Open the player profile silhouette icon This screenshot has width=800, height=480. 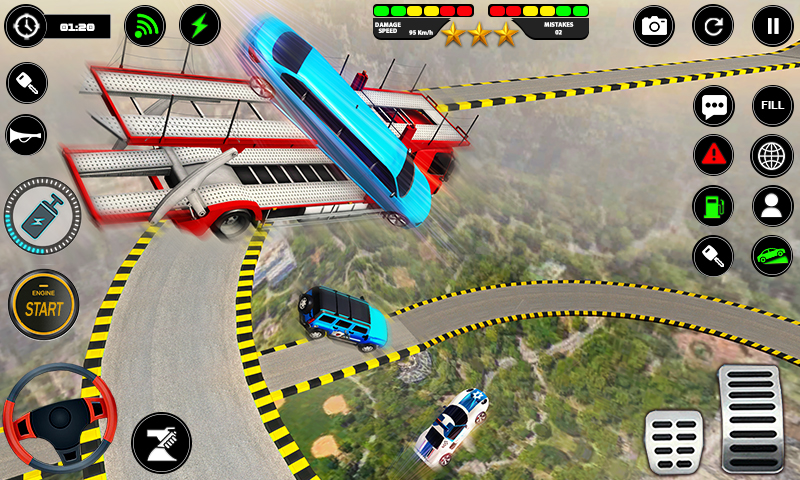click(x=772, y=206)
